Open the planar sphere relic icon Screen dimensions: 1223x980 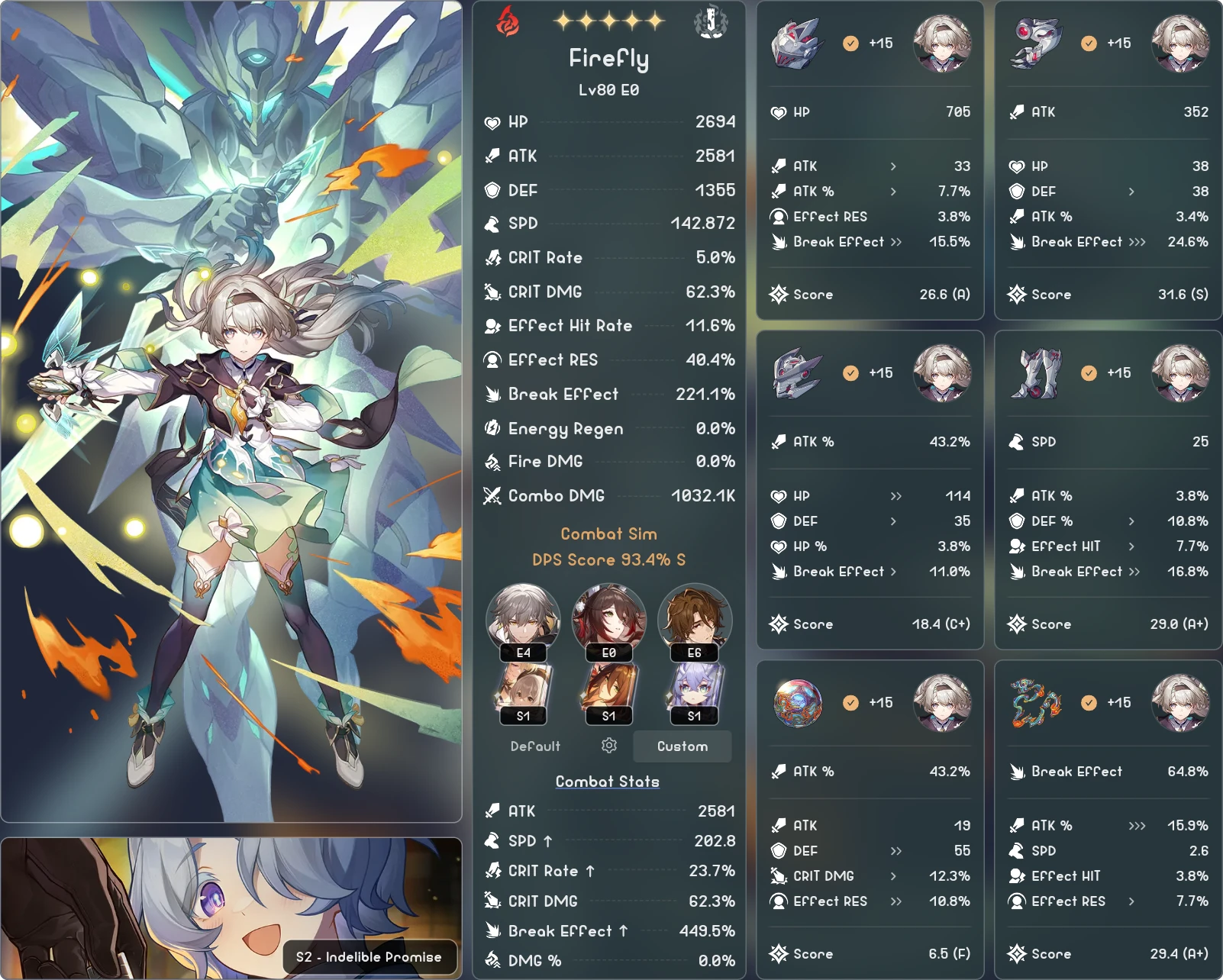click(x=800, y=704)
